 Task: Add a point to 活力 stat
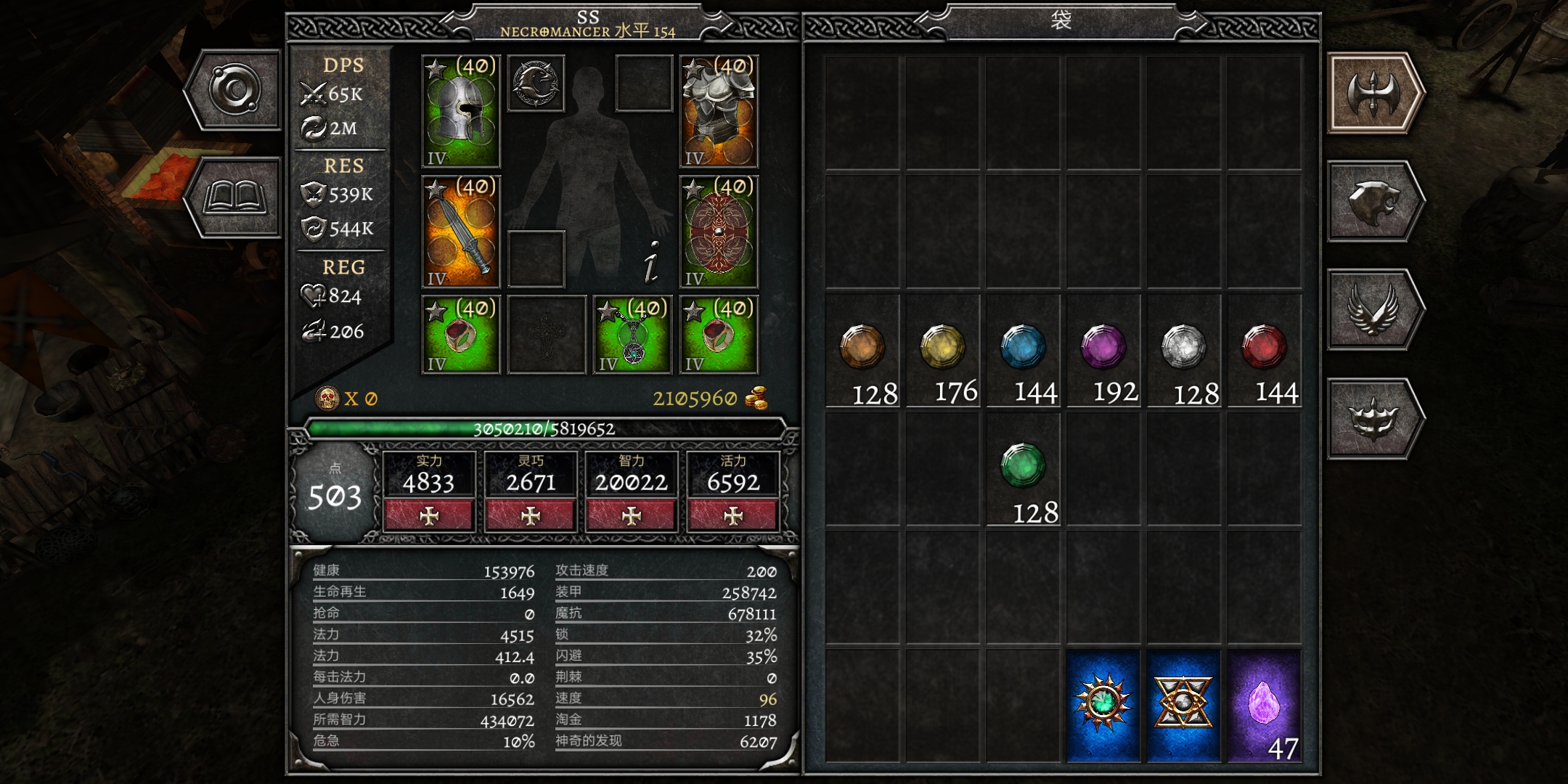[733, 515]
